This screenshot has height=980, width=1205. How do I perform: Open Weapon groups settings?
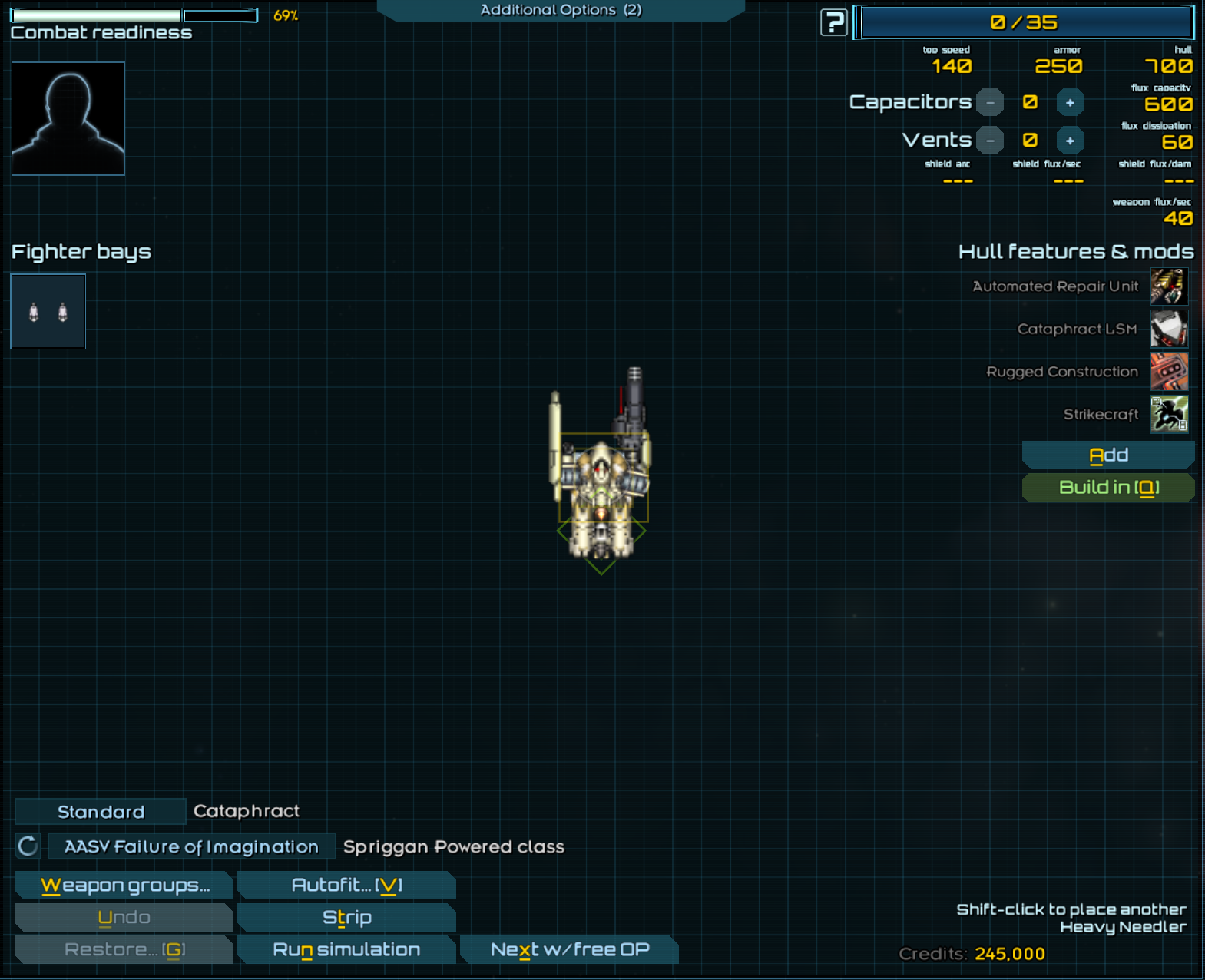124,886
